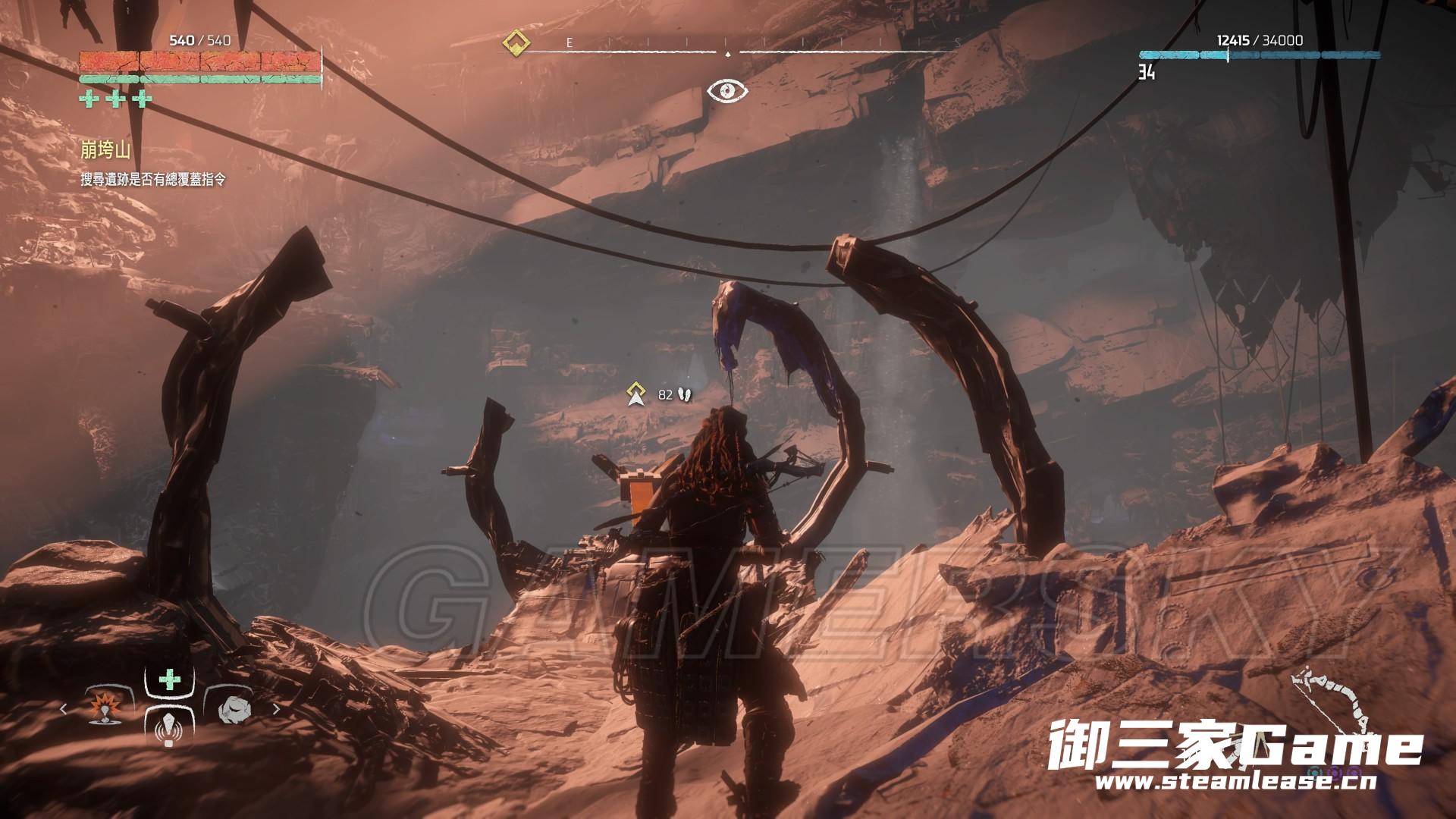The image size is (1456, 819).
Task: Click the yellow quest marker on compass
Action: (x=516, y=42)
